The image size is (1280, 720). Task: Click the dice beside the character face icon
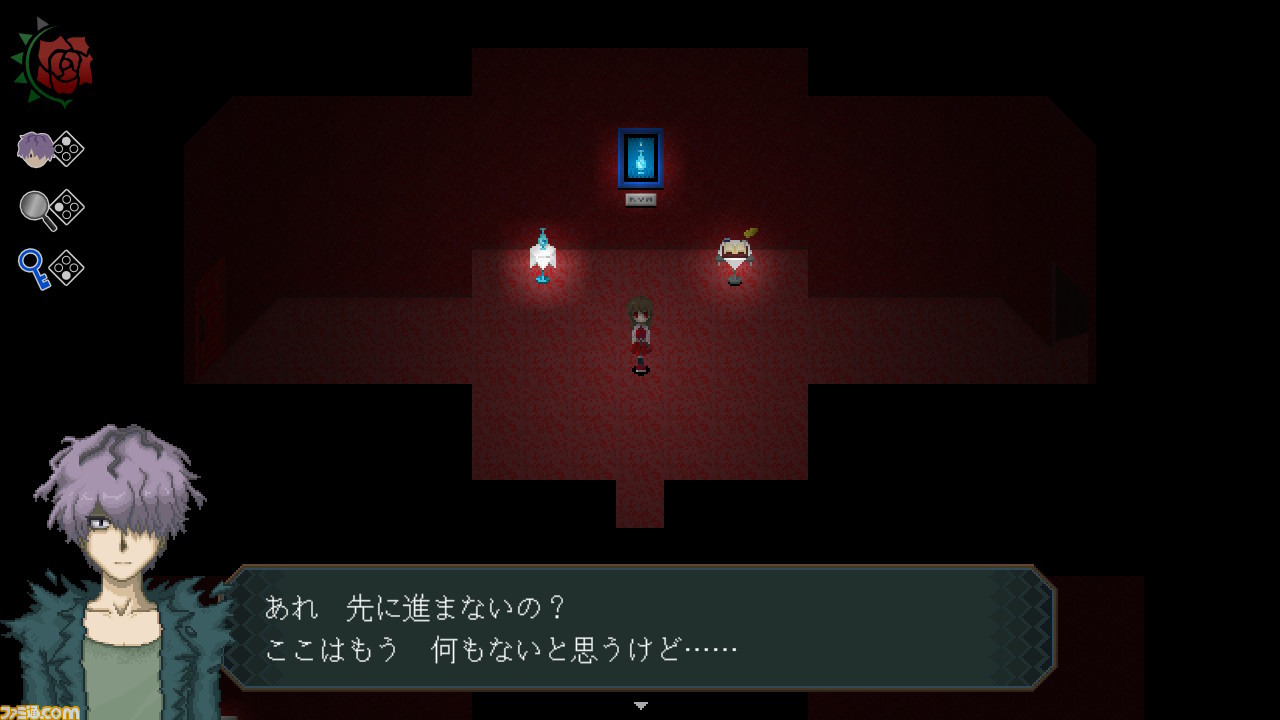coord(67,146)
